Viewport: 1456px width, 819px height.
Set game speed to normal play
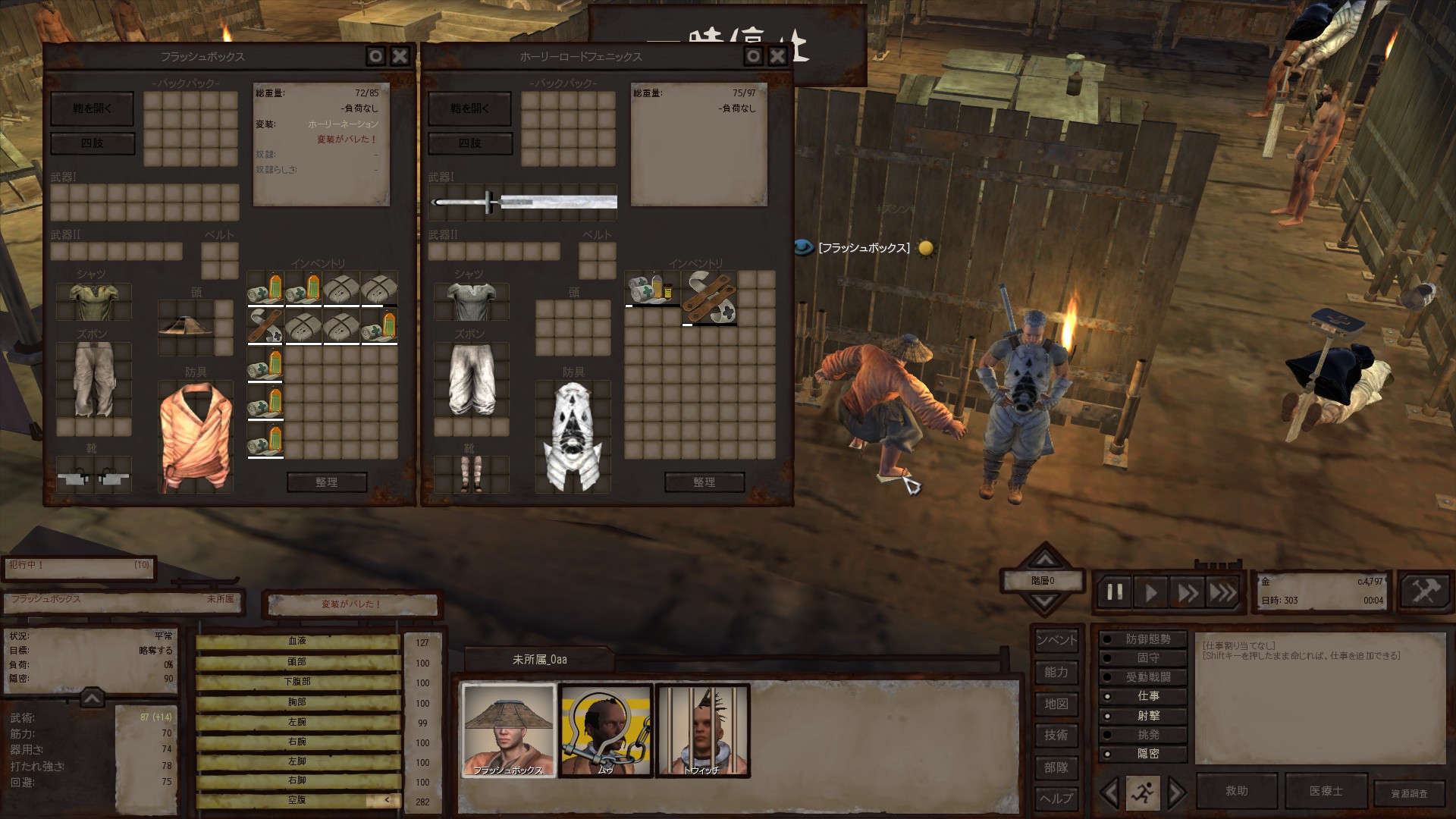pyautogui.click(x=1151, y=592)
